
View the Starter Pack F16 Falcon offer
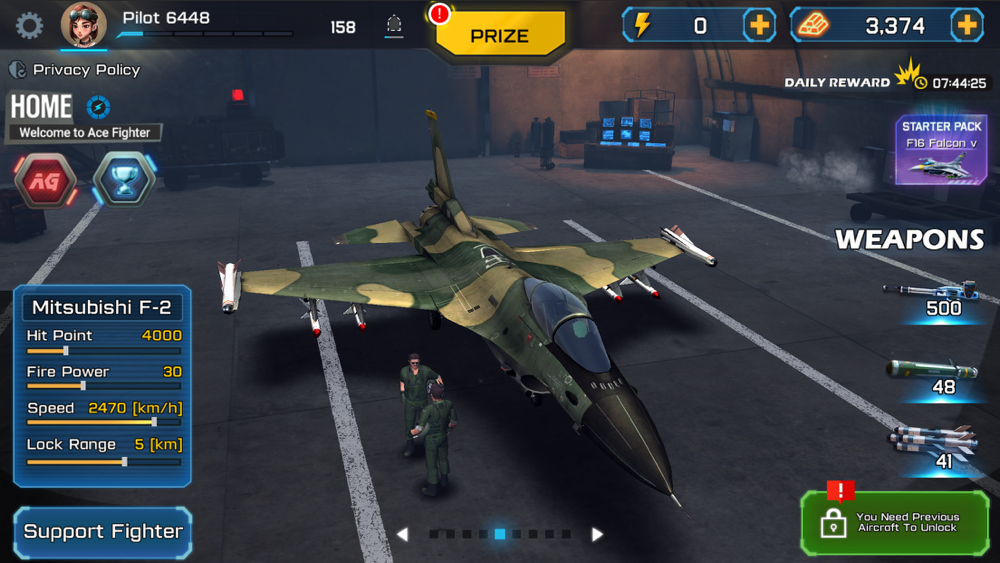click(x=941, y=151)
